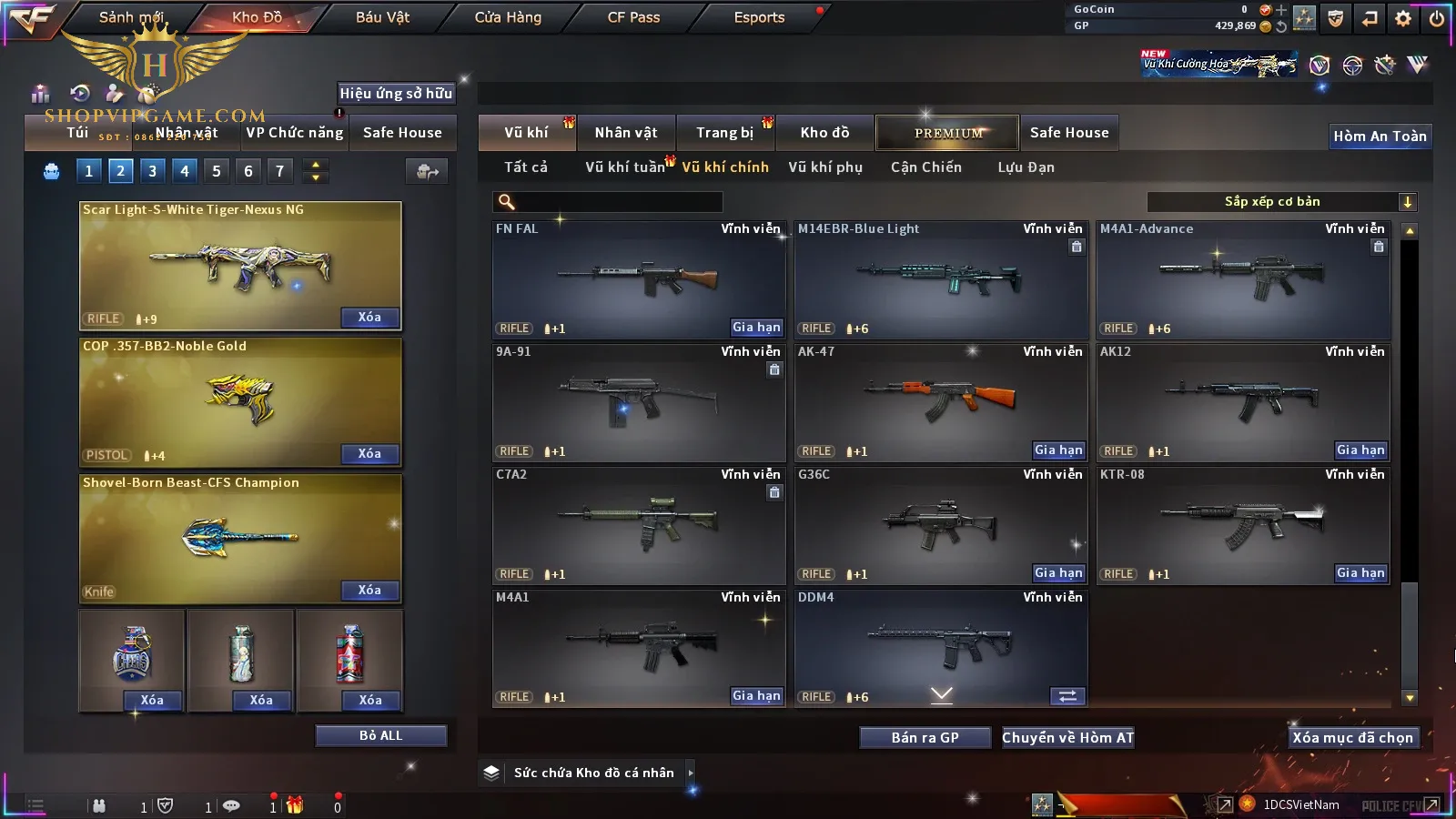This screenshot has height=819, width=1456.
Task: Click Xóa mục đã chọn button
Action: [1352, 738]
